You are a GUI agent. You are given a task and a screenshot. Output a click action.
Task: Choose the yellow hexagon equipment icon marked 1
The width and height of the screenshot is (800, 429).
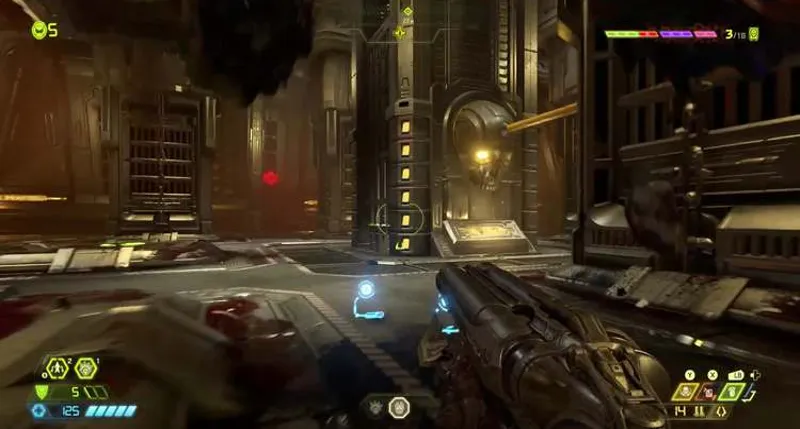click(x=86, y=368)
